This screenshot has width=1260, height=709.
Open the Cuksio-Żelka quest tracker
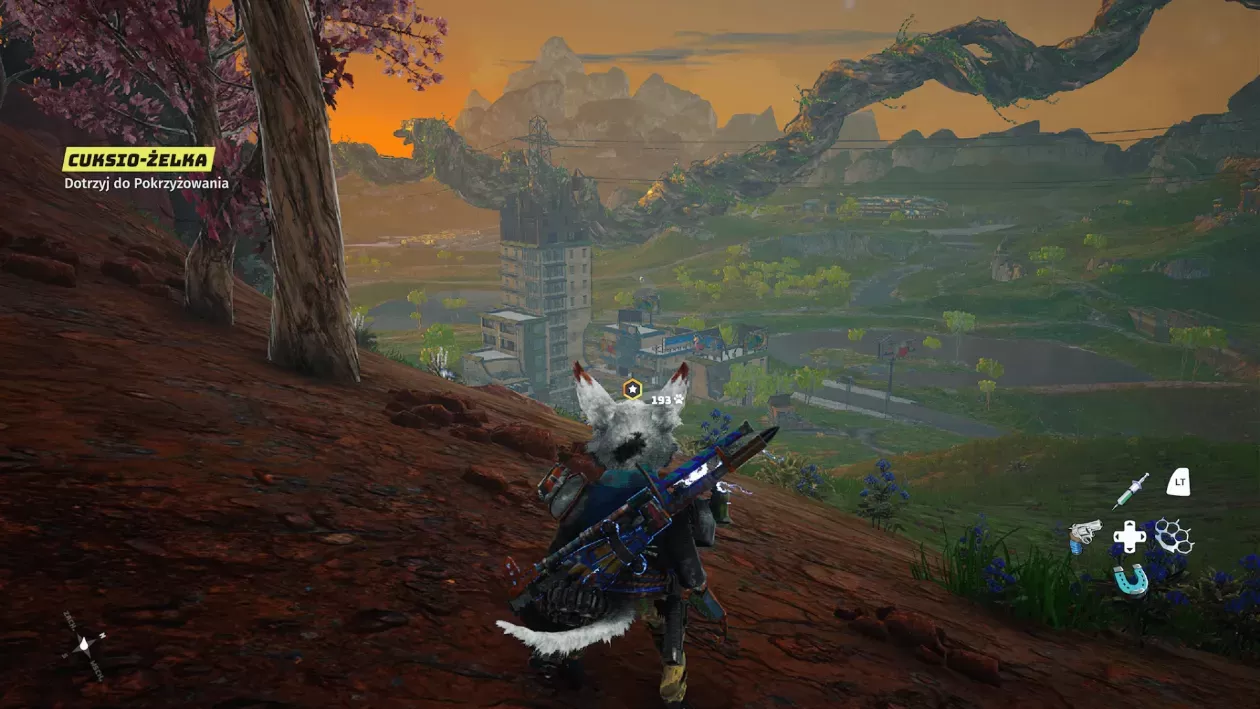pyautogui.click(x=139, y=160)
